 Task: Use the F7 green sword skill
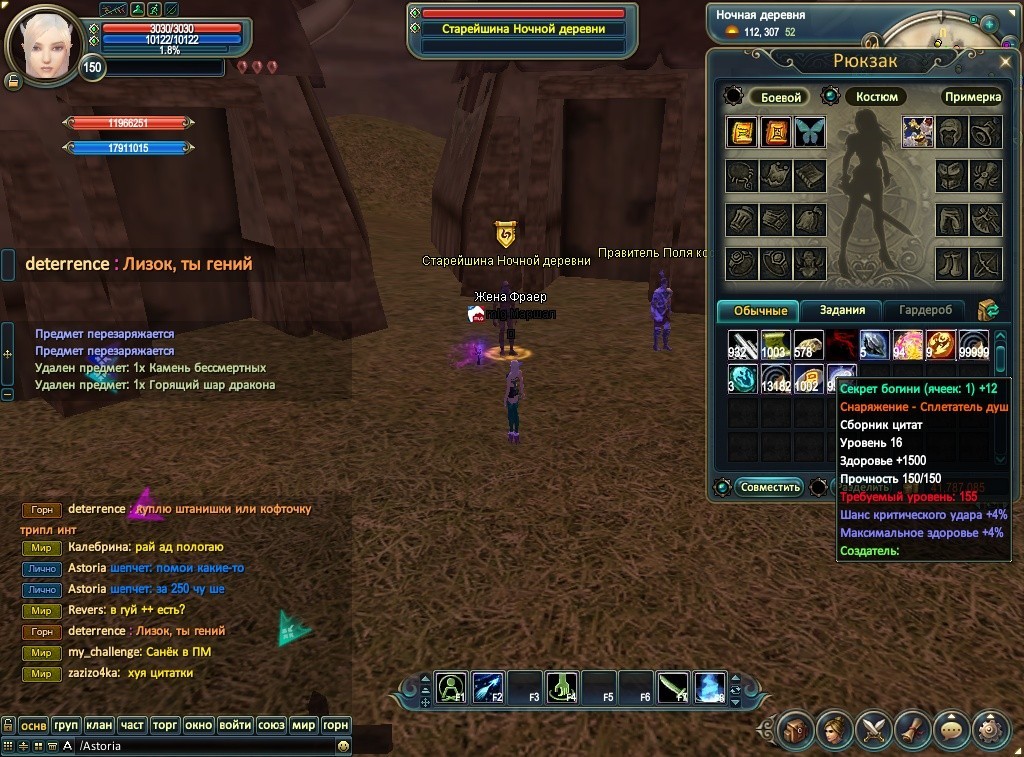tap(673, 687)
